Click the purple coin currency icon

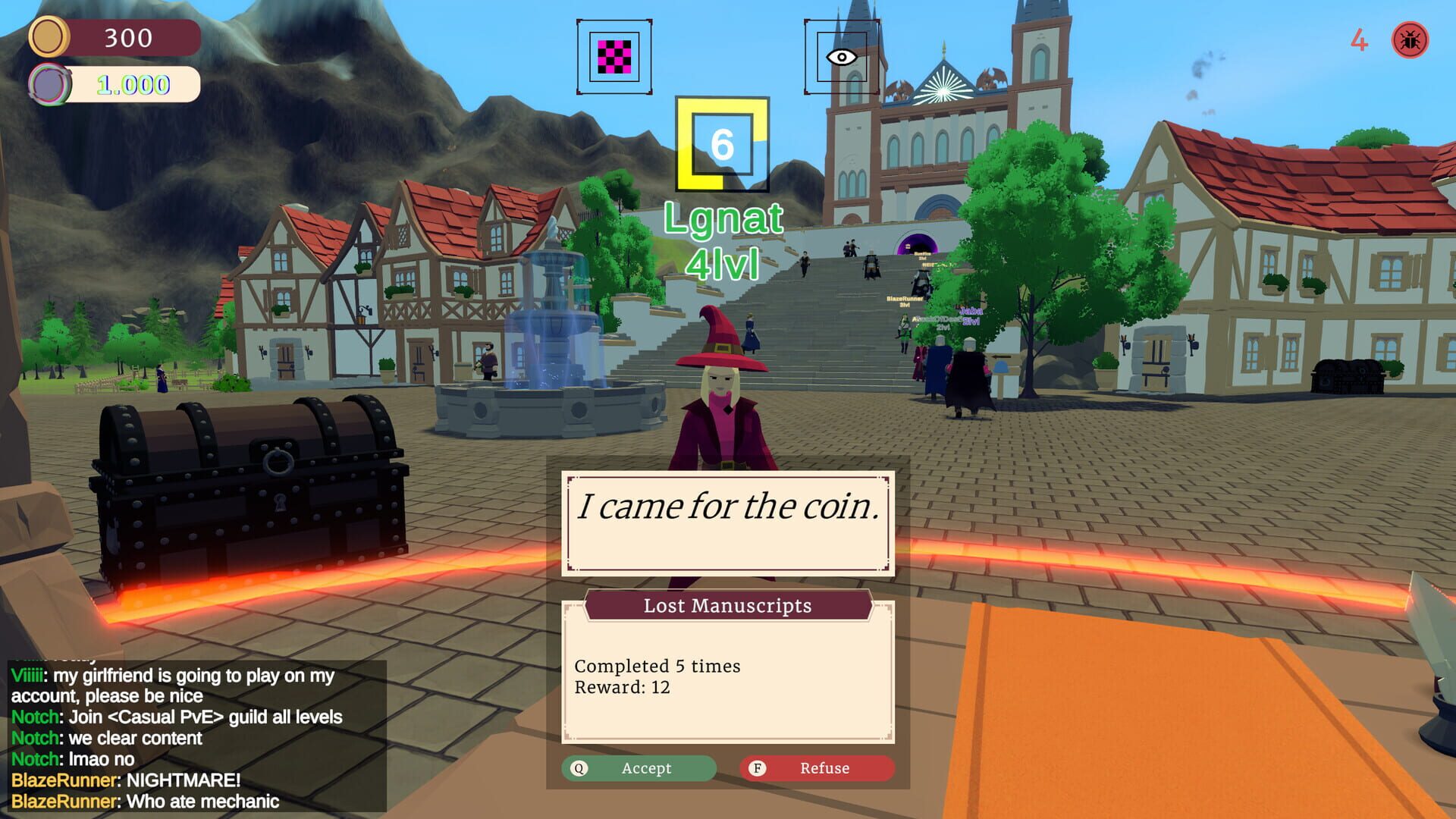[49, 83]
